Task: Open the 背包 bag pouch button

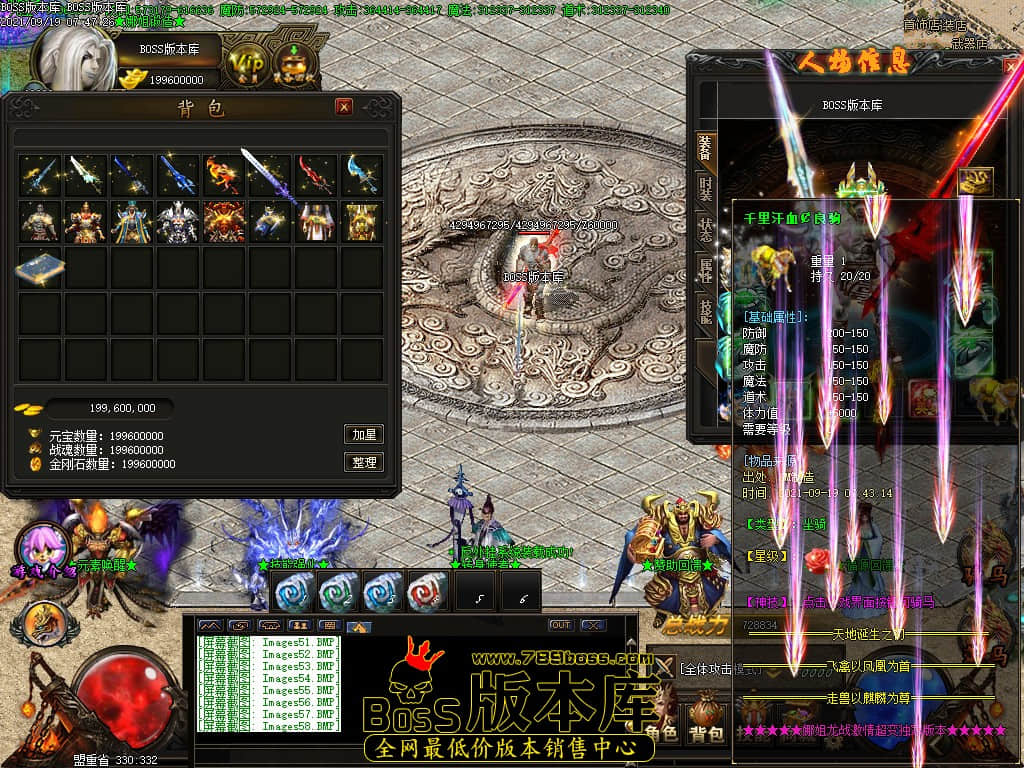Action: click(707, 722)
